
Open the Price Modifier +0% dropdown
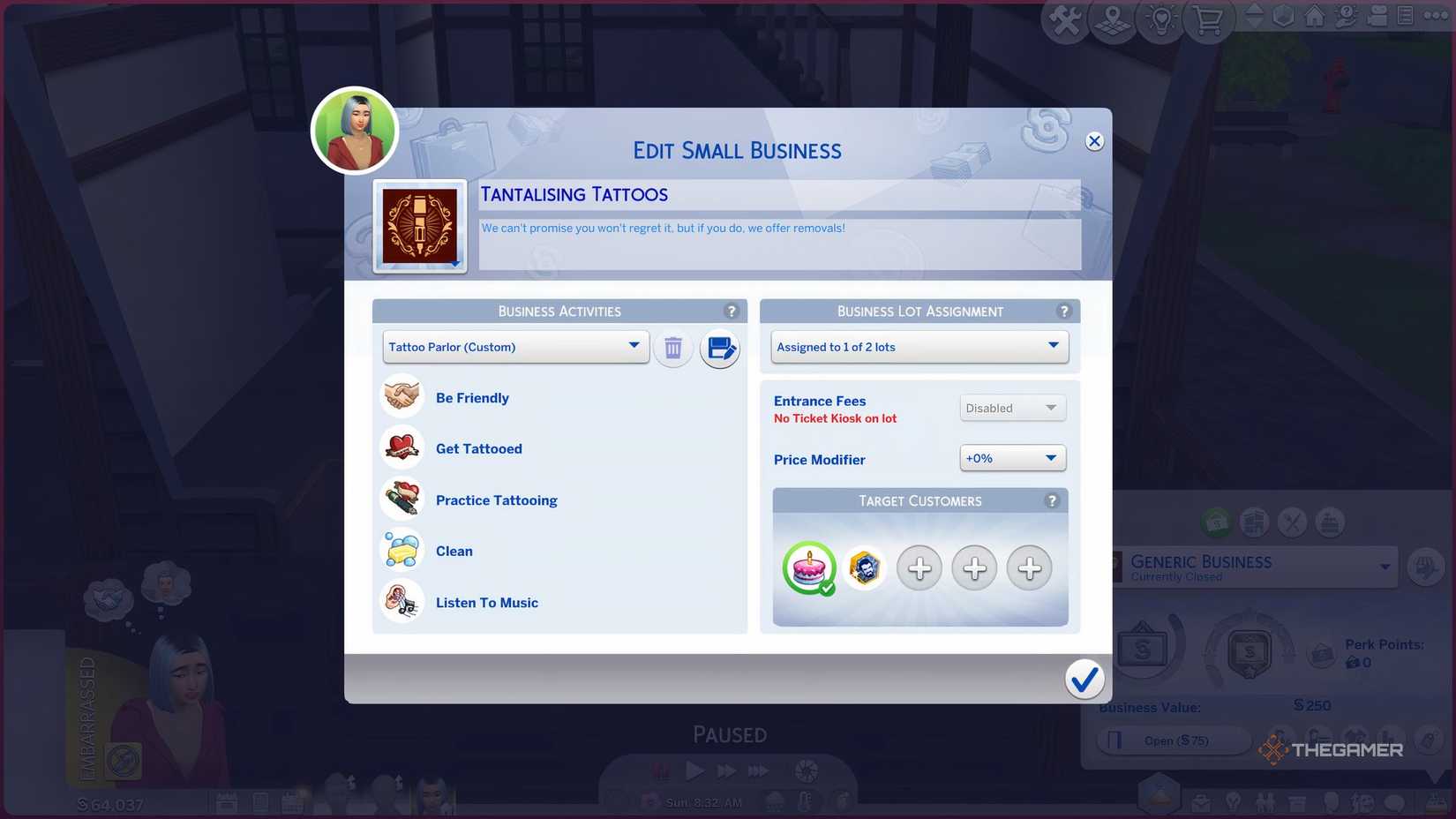tap(1011, 458)
